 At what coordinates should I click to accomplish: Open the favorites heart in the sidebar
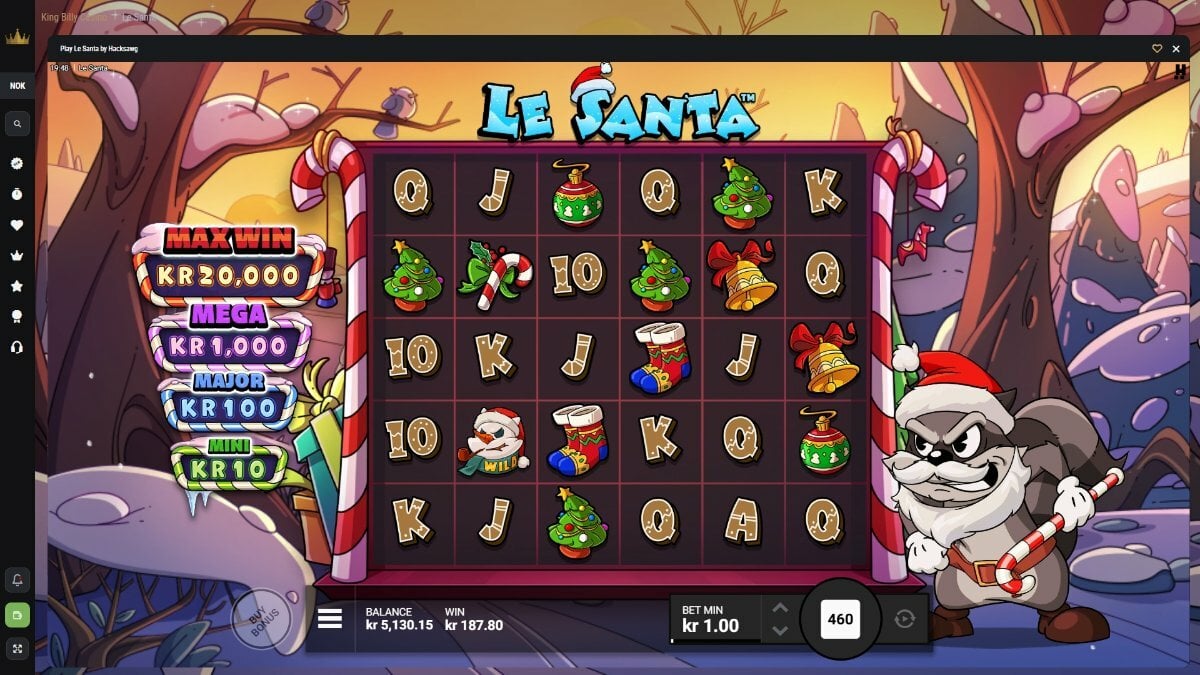(17, 225)
